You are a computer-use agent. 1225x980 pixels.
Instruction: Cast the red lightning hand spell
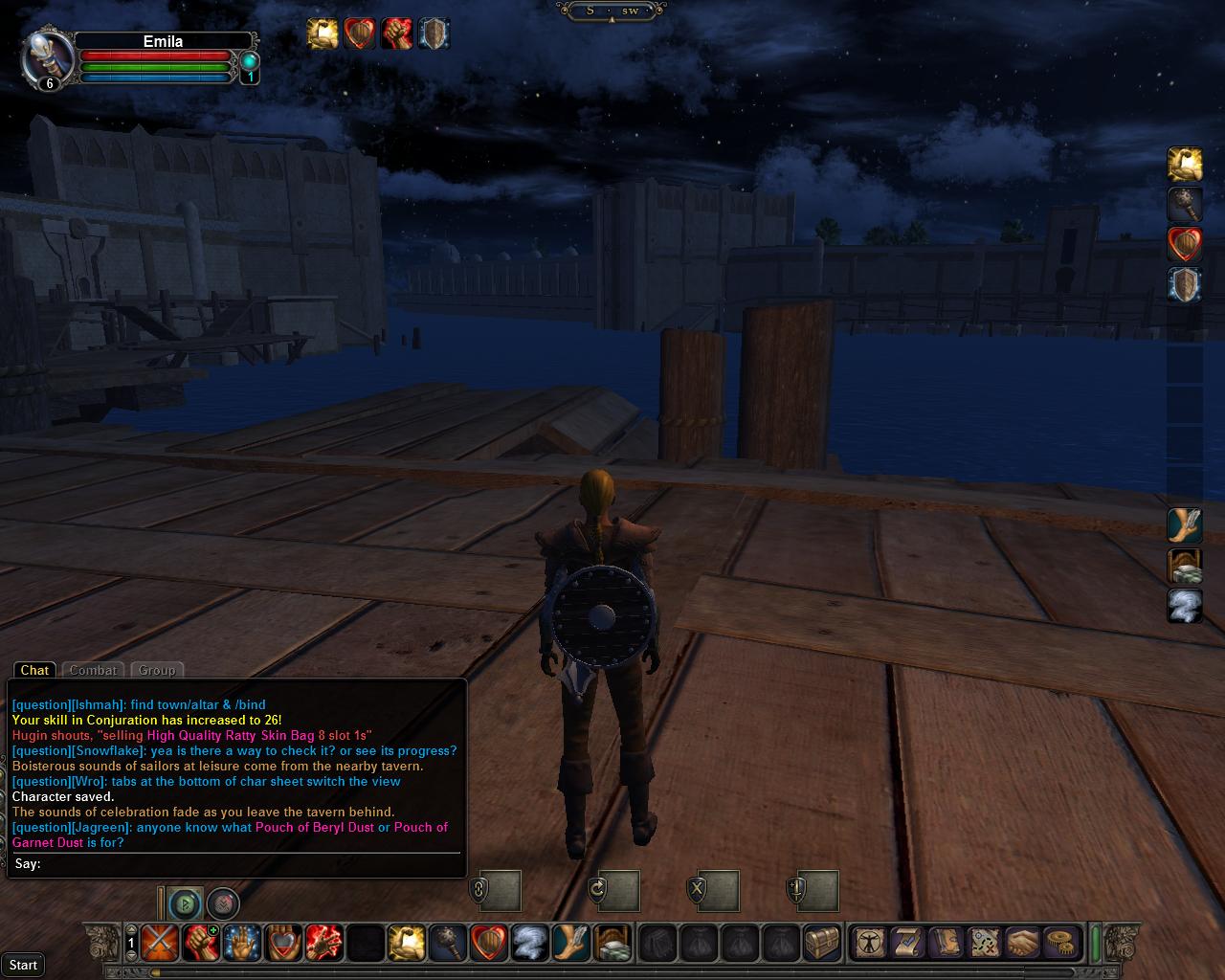323,944
